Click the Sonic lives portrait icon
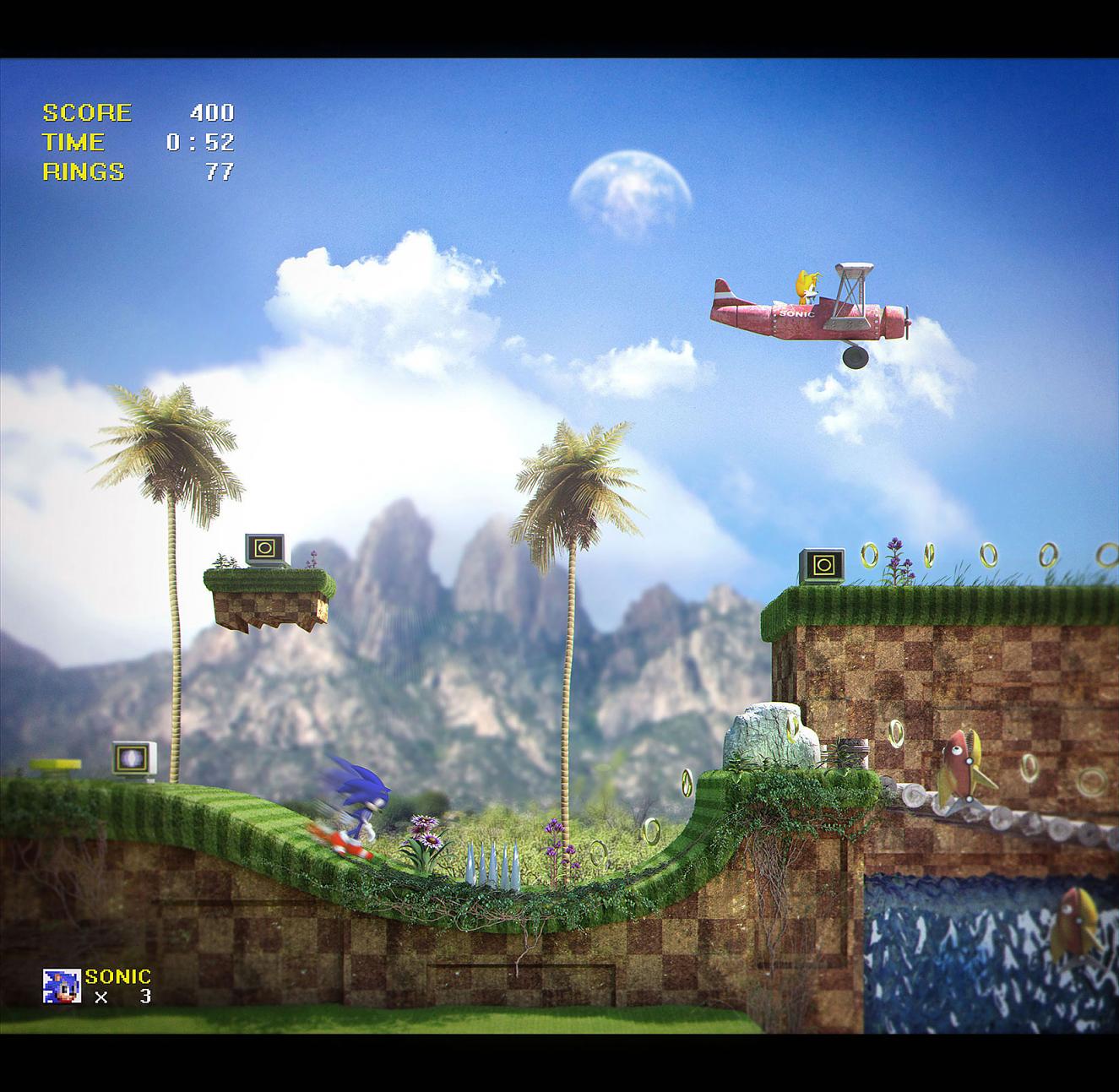This screenshot has height=1092, width=1119. click(x=62, y=986)
